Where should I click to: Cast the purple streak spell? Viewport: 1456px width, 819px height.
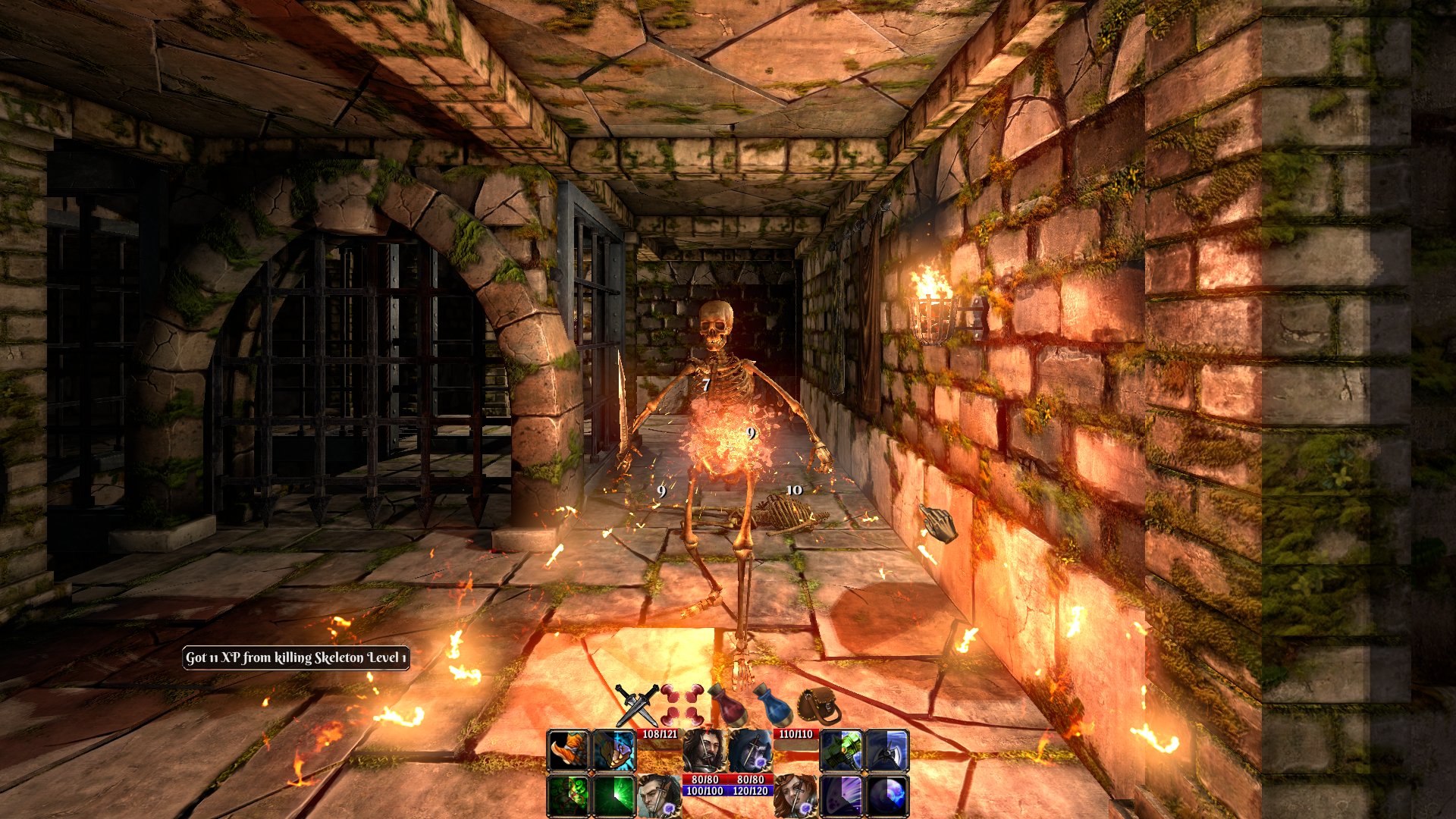pyautogui.click(x=841, y=795)
